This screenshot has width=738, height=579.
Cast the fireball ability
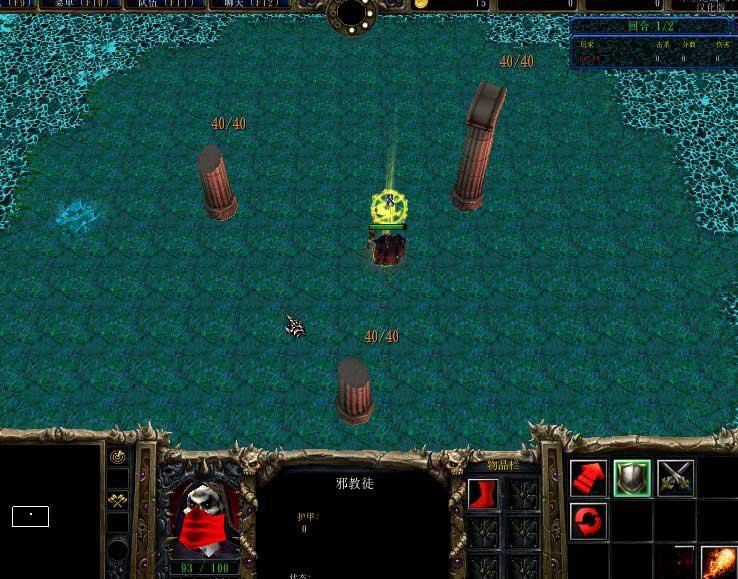point(719,562)
